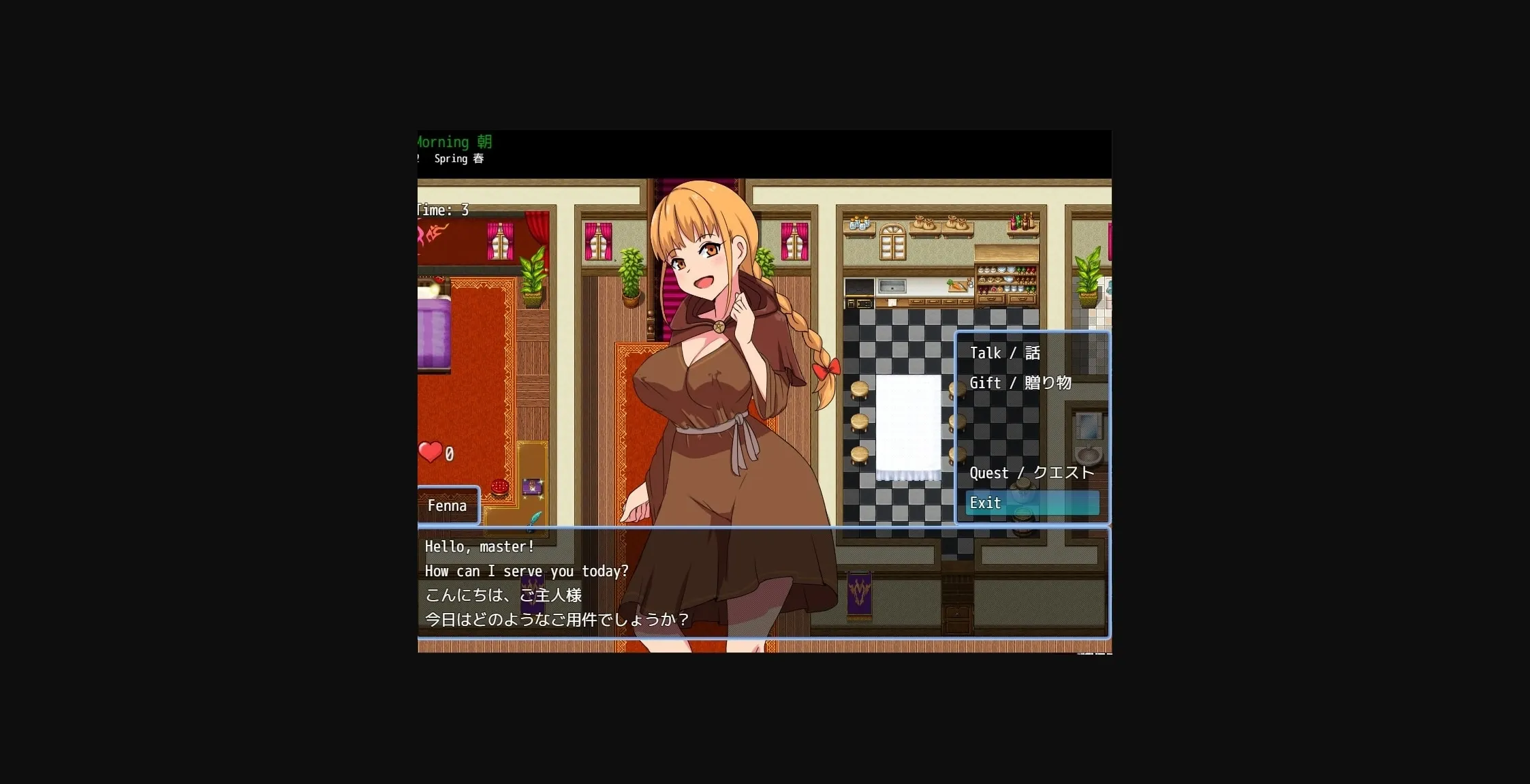Click the glowing purple book on the desk
Screen dimensions: 1530x784
click(x=533, y=488)
